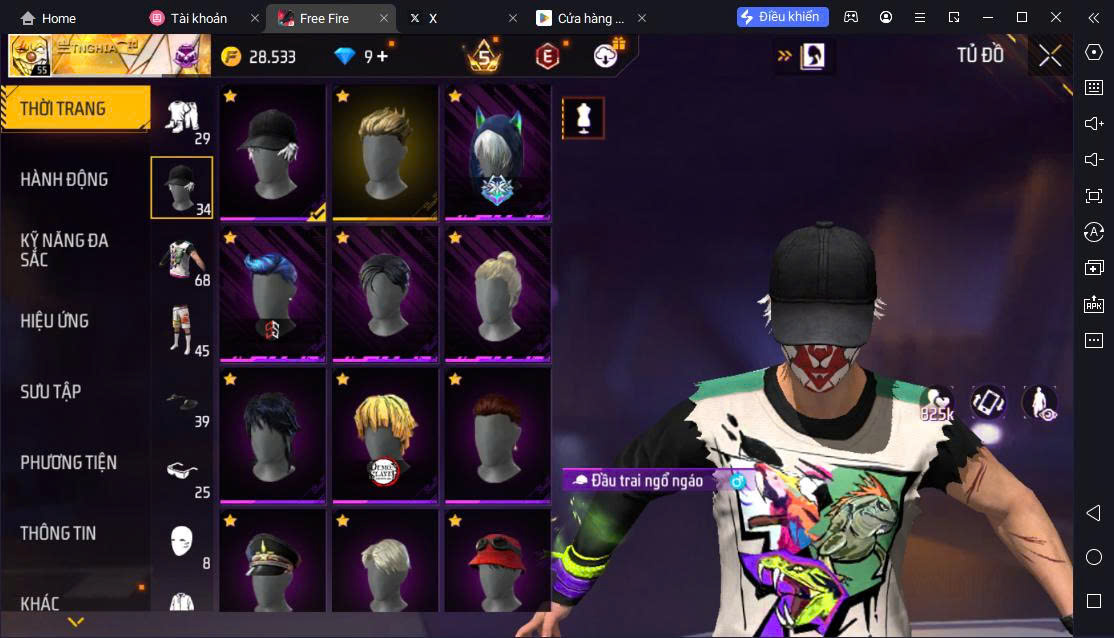Pick the blue cat-ear hood headwear

(x=497, y=152)
